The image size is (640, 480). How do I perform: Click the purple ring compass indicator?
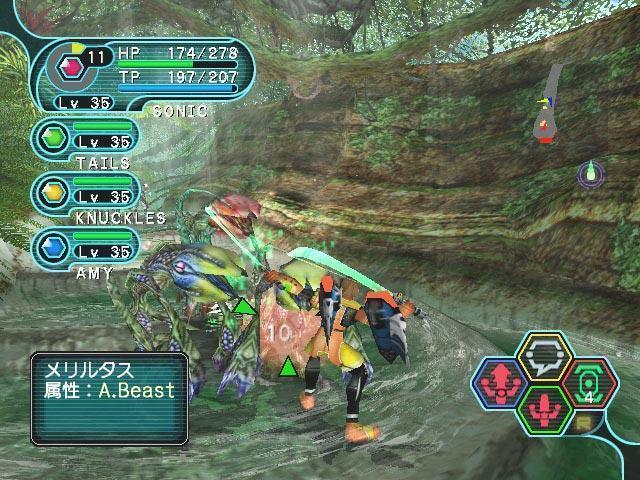coord(592,174)
